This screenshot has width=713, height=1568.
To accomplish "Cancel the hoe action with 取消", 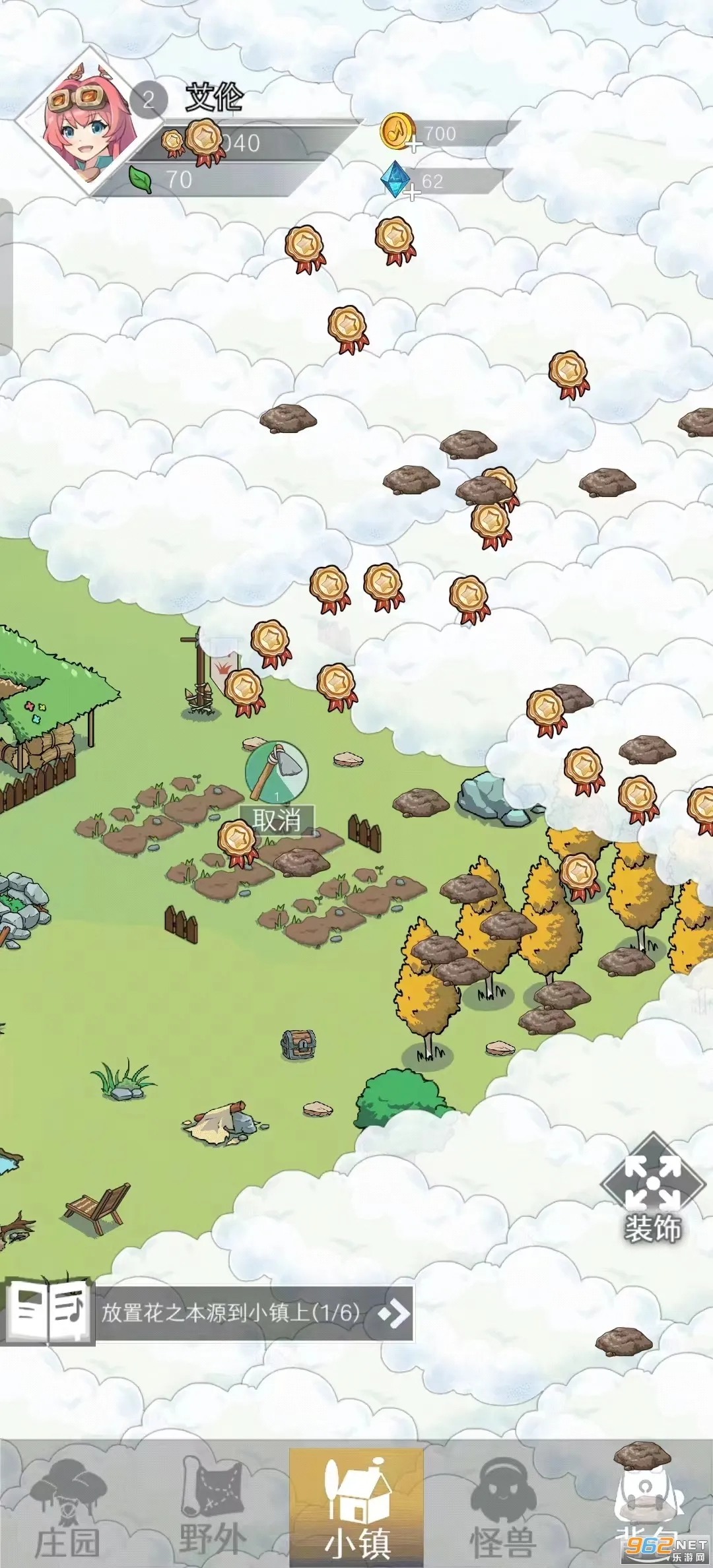I will pos(277,820).
